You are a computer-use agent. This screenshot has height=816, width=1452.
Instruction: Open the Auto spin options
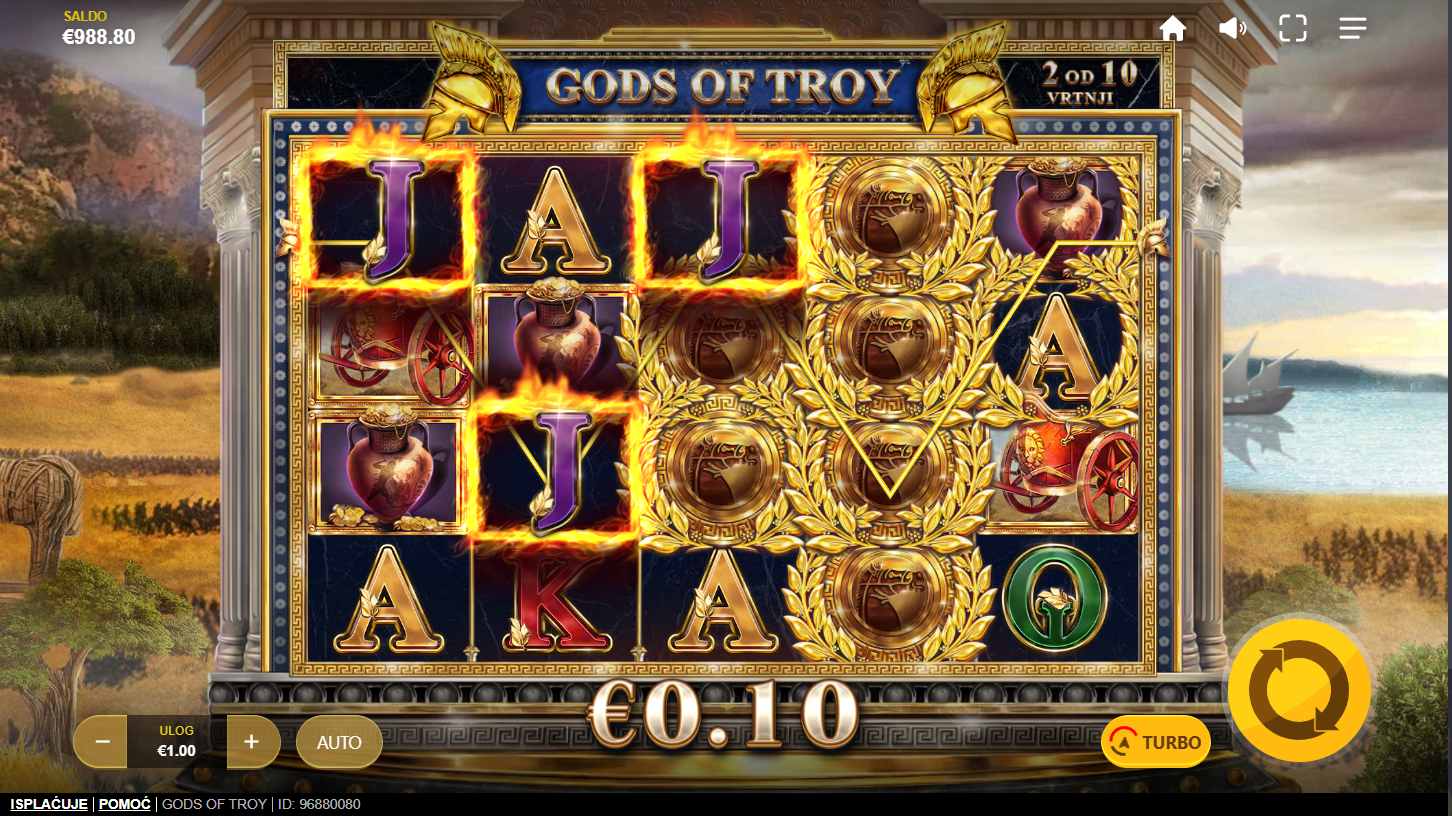339,742
